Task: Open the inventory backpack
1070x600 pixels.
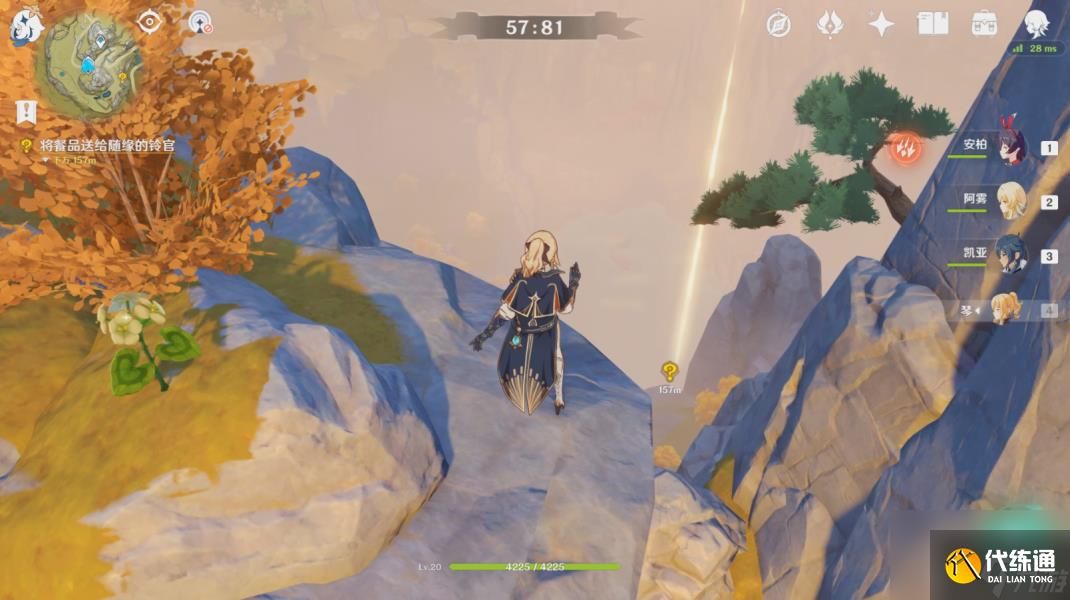Action: (984, 24)
